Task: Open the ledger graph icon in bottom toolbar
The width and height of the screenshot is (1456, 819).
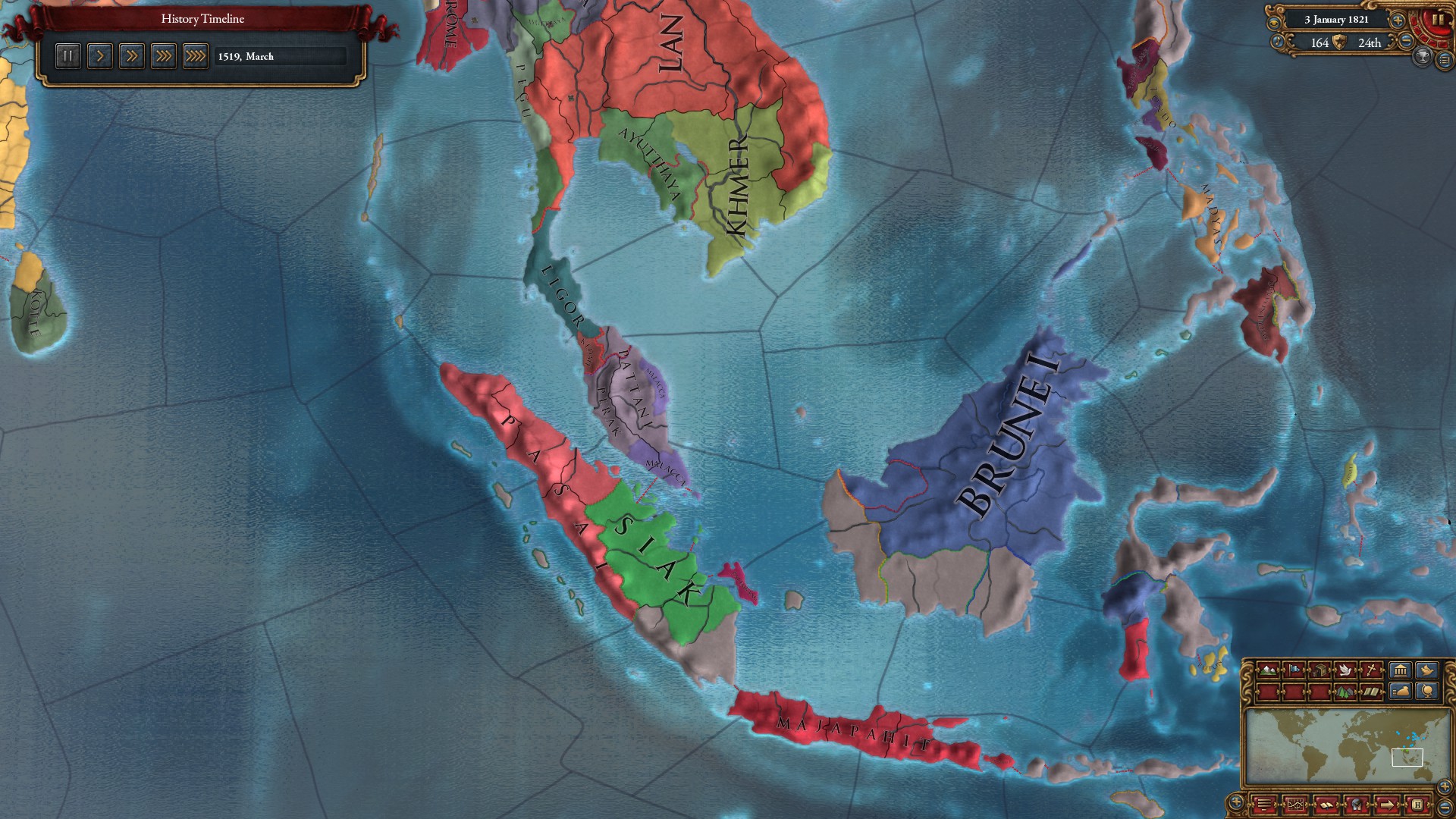Action: [1295, 804]
